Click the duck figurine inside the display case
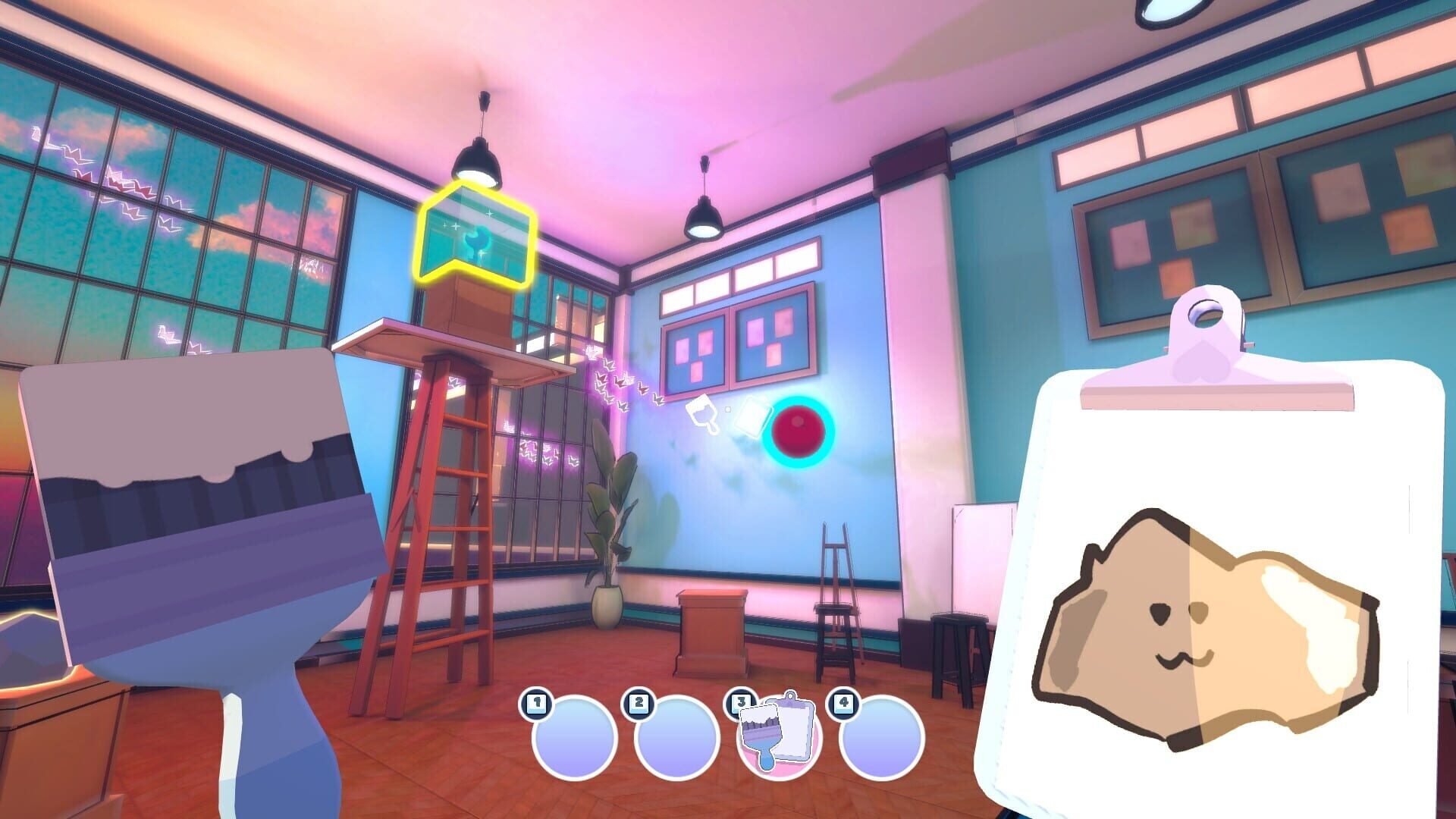1456x819 pixels. [x=479, y=241]
